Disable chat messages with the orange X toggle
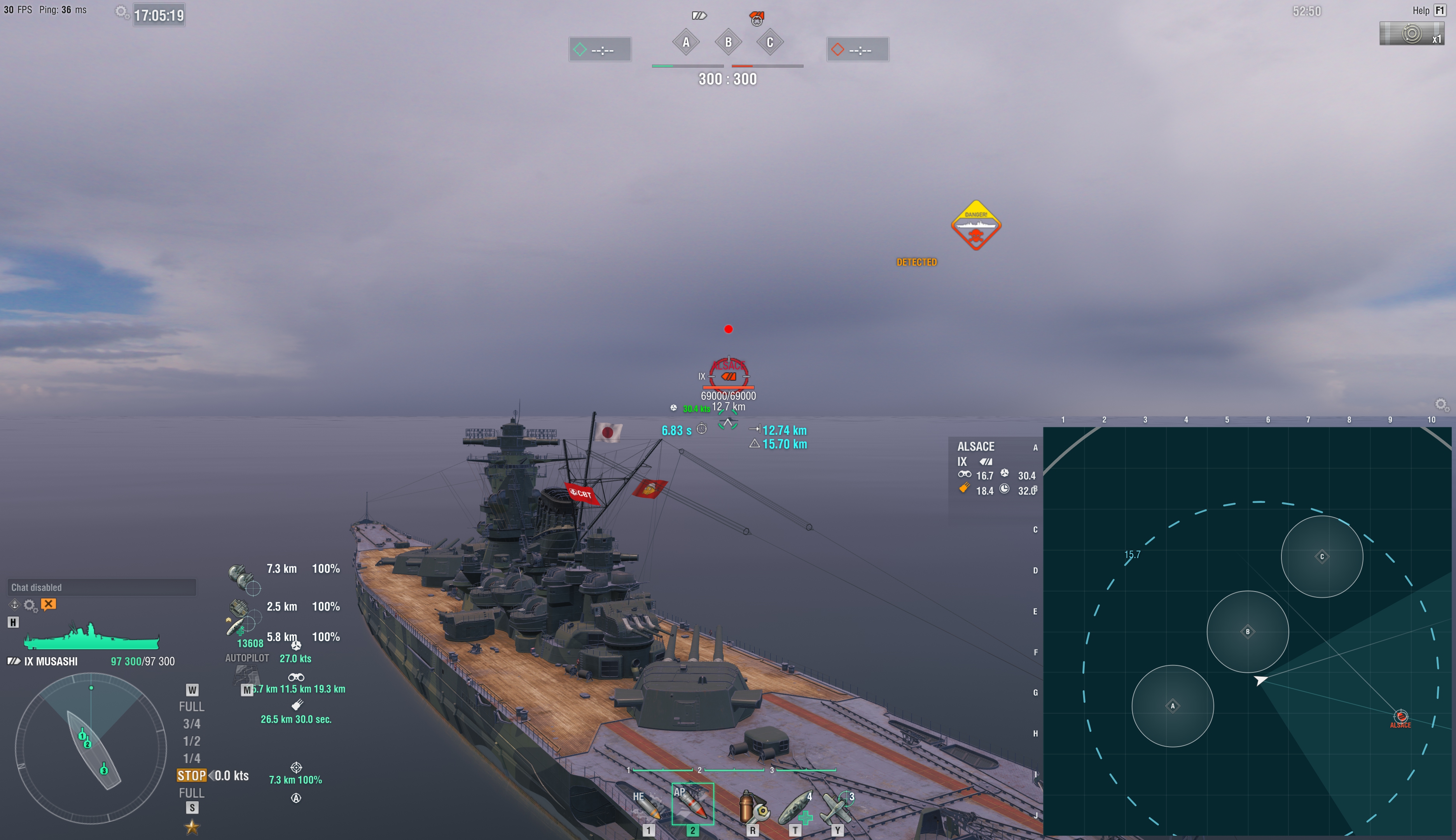1456x840 pixels. tap(49, 605)
